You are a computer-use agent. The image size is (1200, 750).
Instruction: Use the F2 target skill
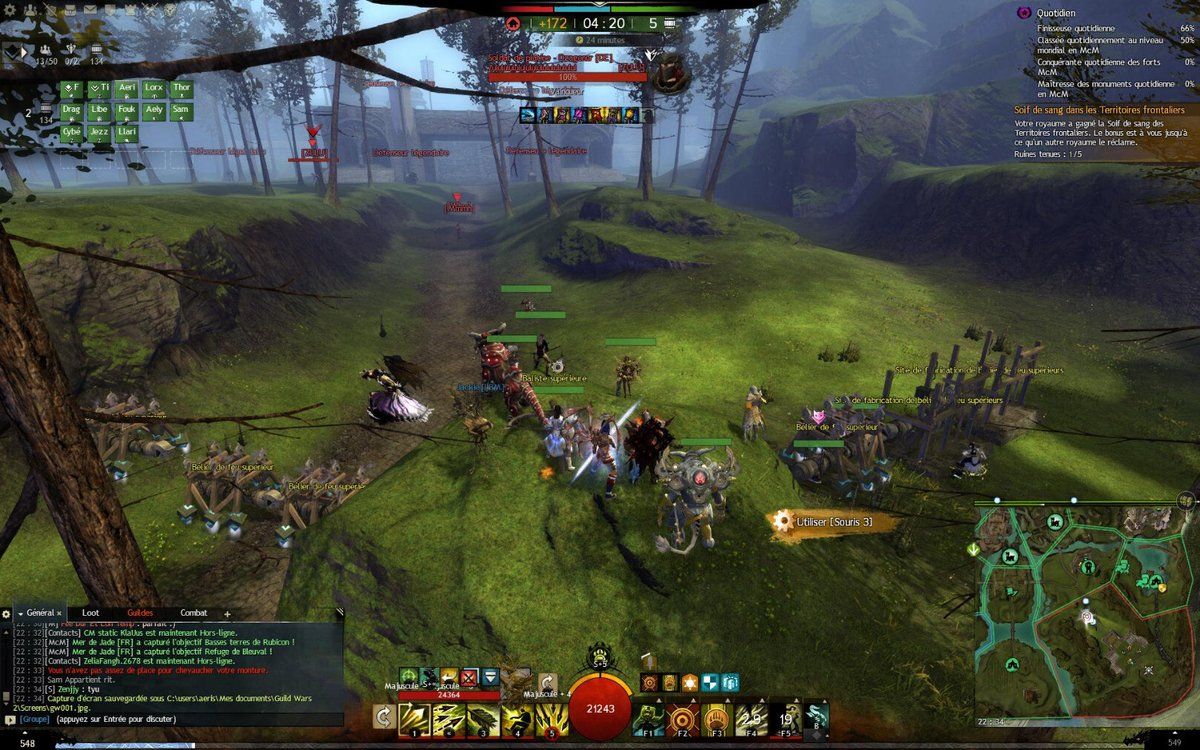coord(684,718)
